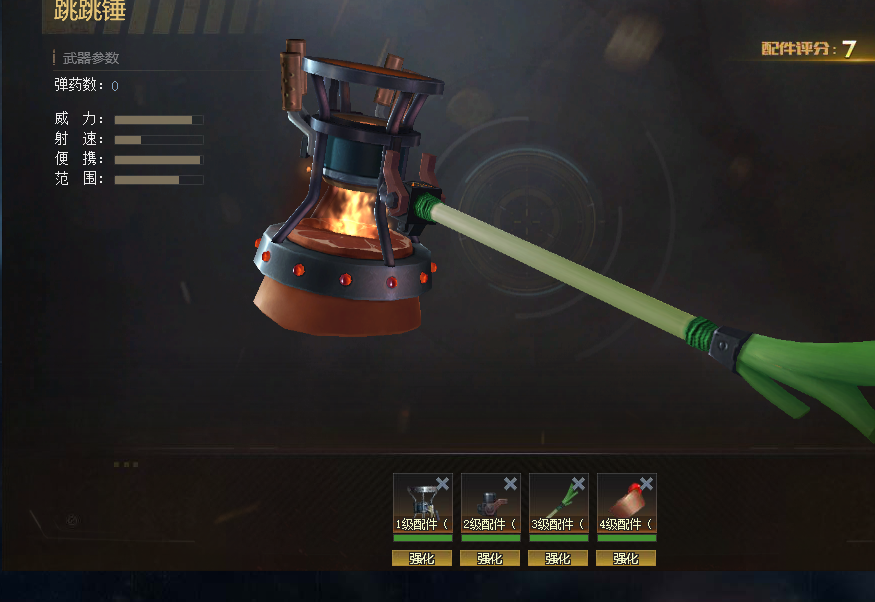Enhance the level 4 attachment using 强化
This screenshot has width=875, height=602.
(626, 558)
